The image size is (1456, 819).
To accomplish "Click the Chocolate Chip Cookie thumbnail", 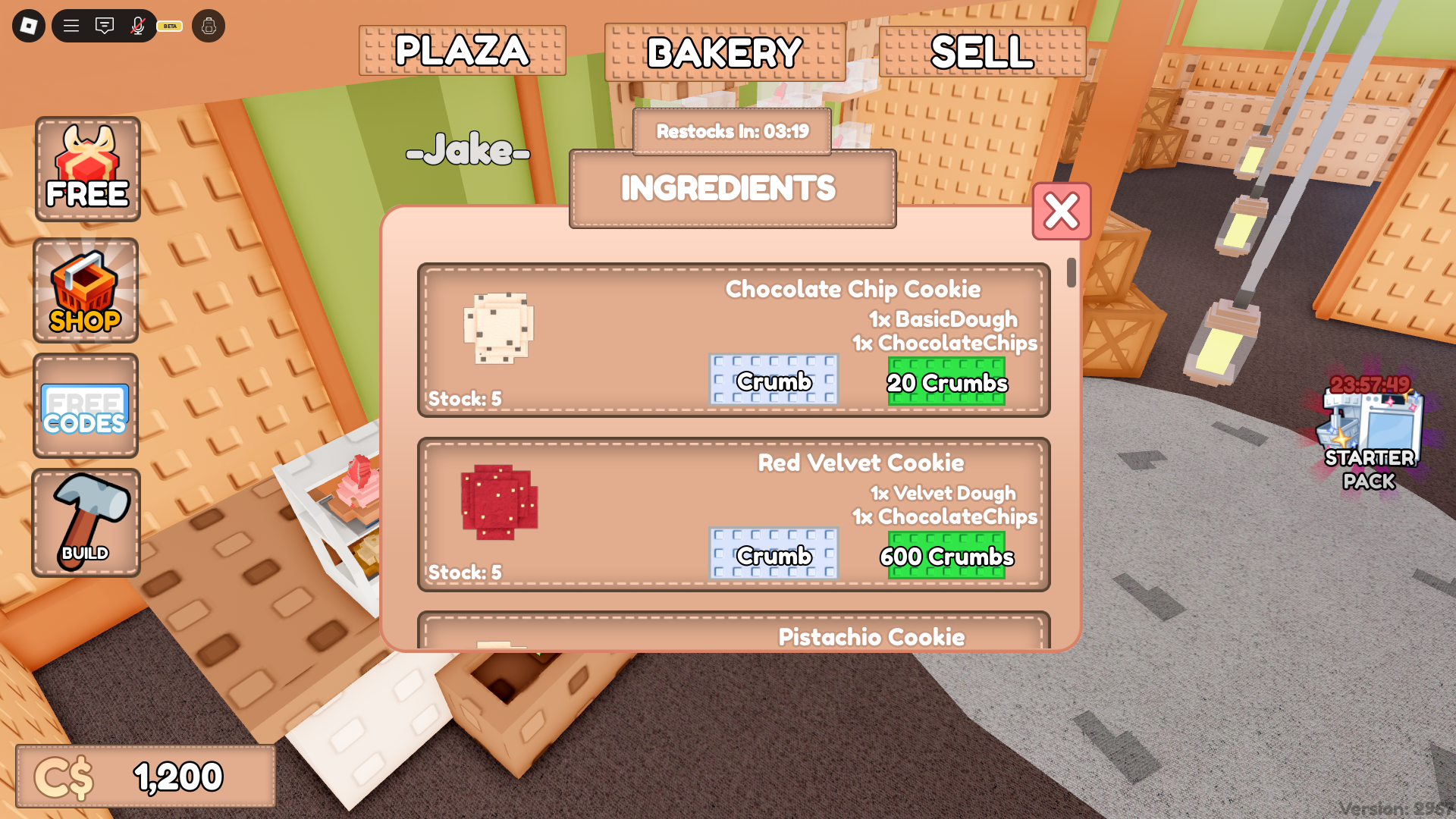I will [498, 328].
